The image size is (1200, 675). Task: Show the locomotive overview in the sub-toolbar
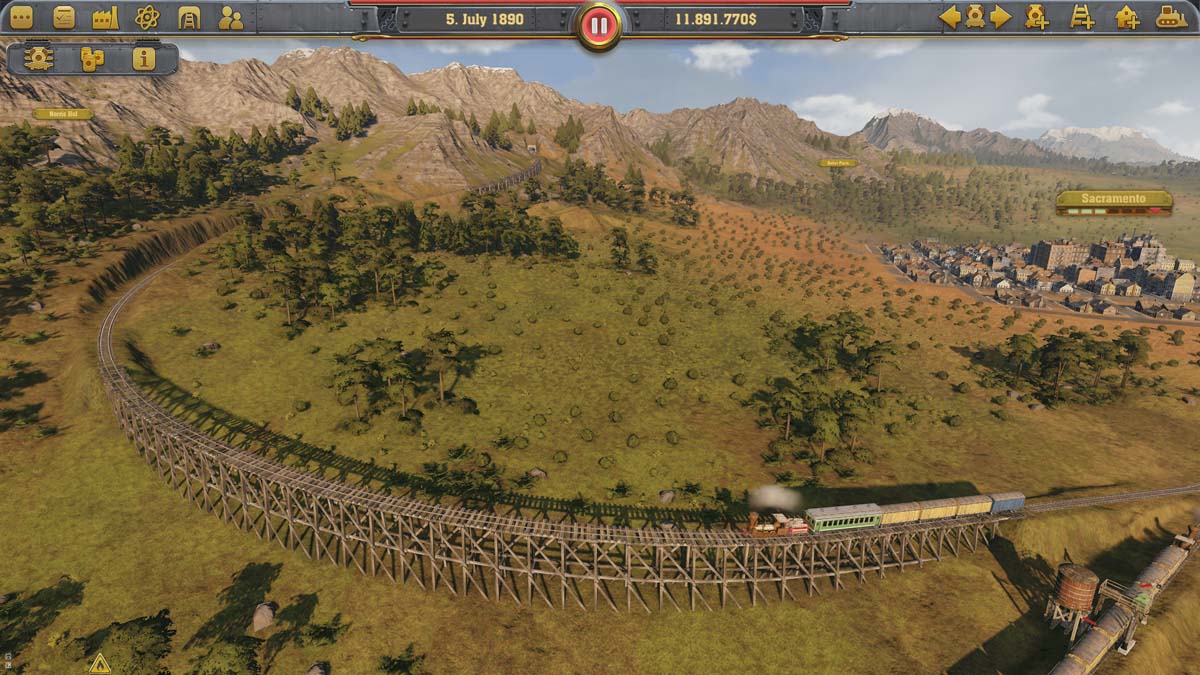[x=39, y=59]
